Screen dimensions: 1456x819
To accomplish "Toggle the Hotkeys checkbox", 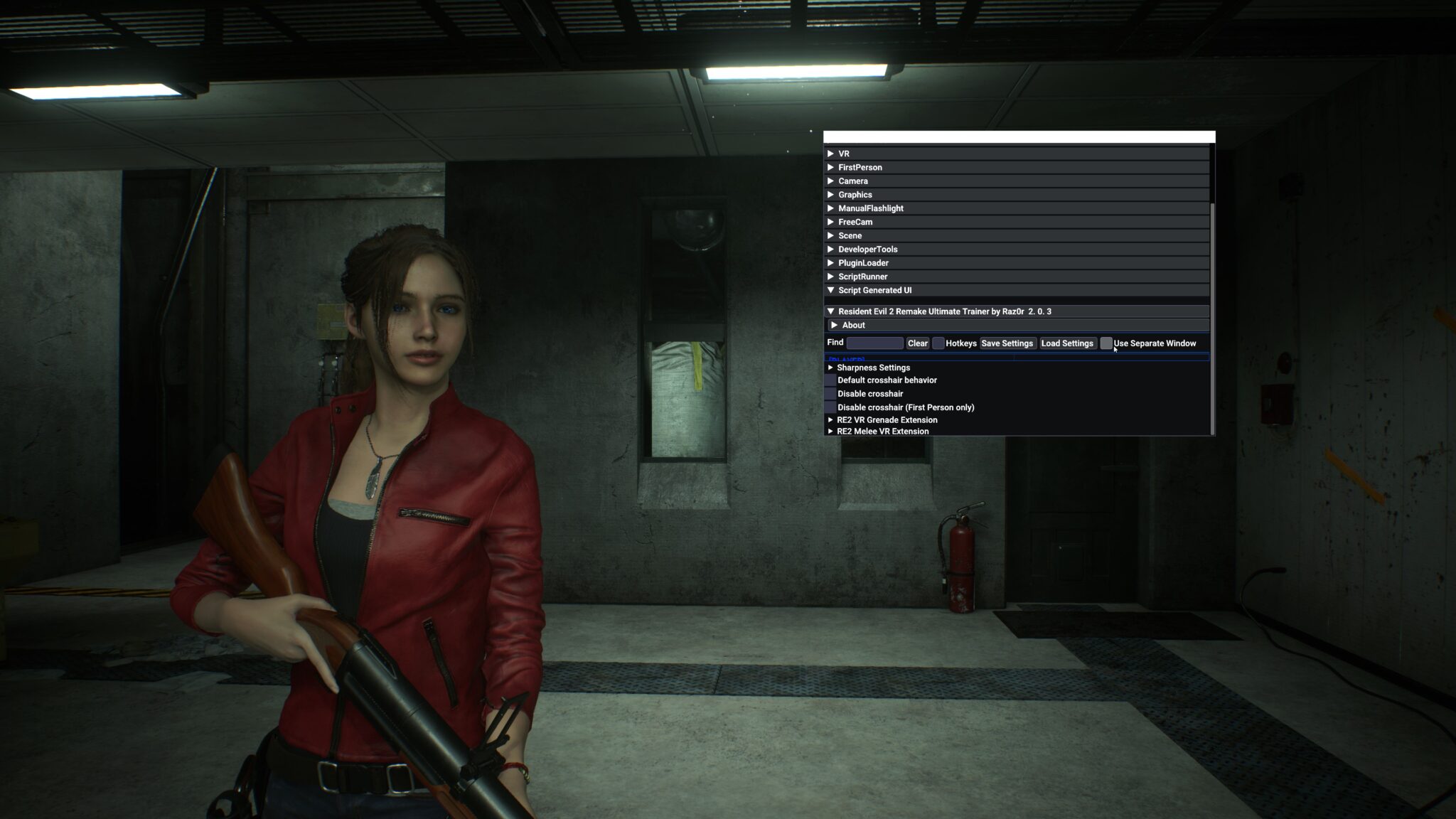I will [938, 343].
